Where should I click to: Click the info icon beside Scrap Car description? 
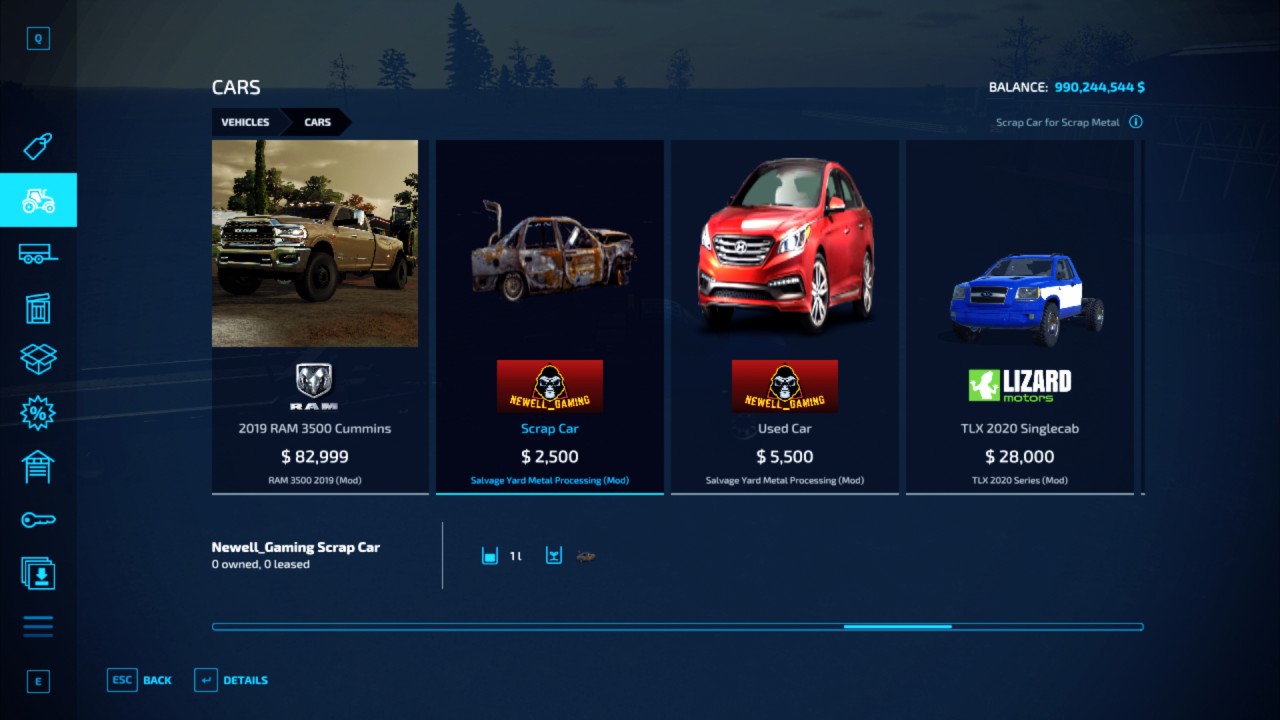tap(1136, 122)
